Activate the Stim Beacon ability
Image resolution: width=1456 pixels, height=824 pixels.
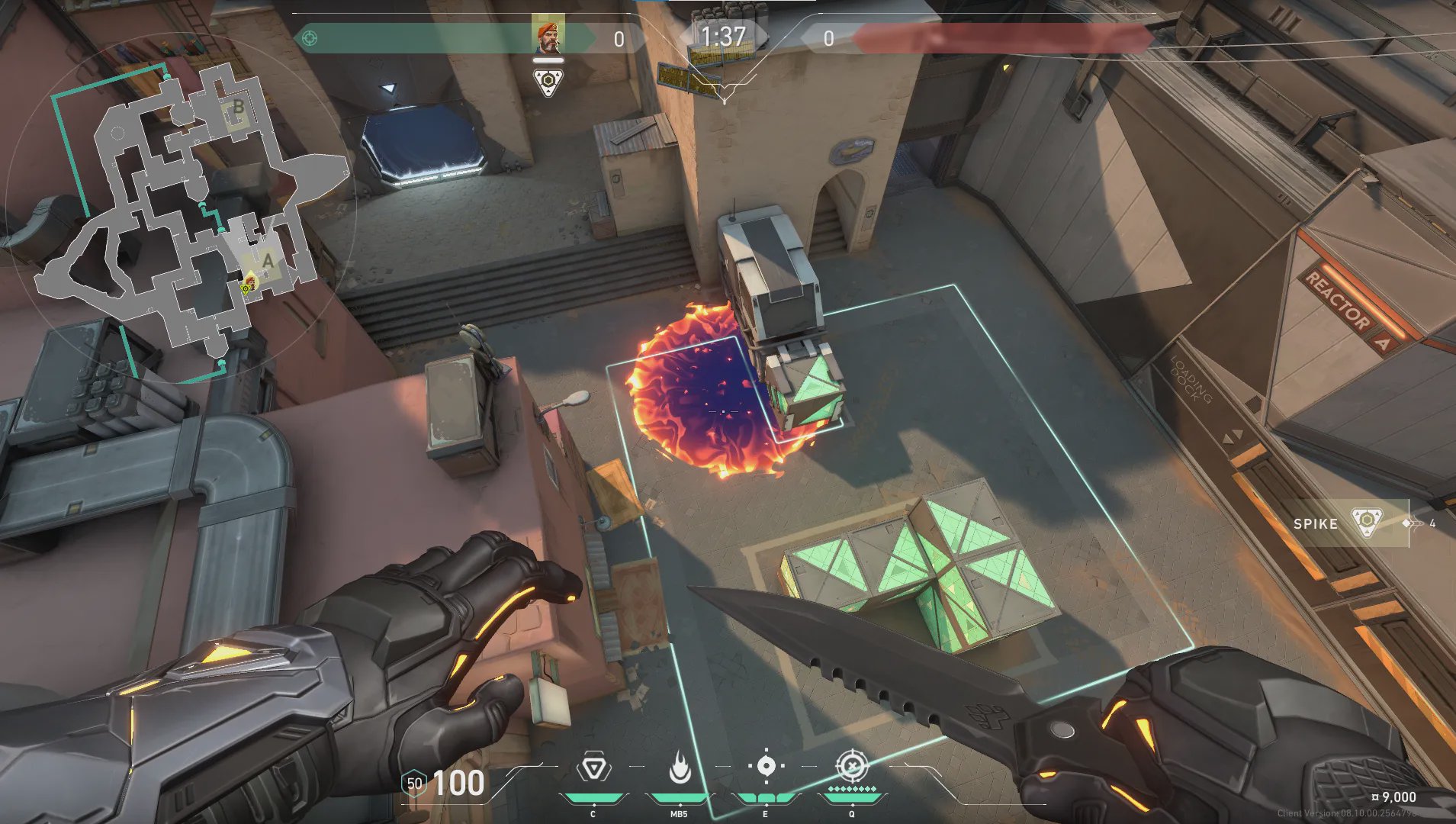(x=593, y=769)
